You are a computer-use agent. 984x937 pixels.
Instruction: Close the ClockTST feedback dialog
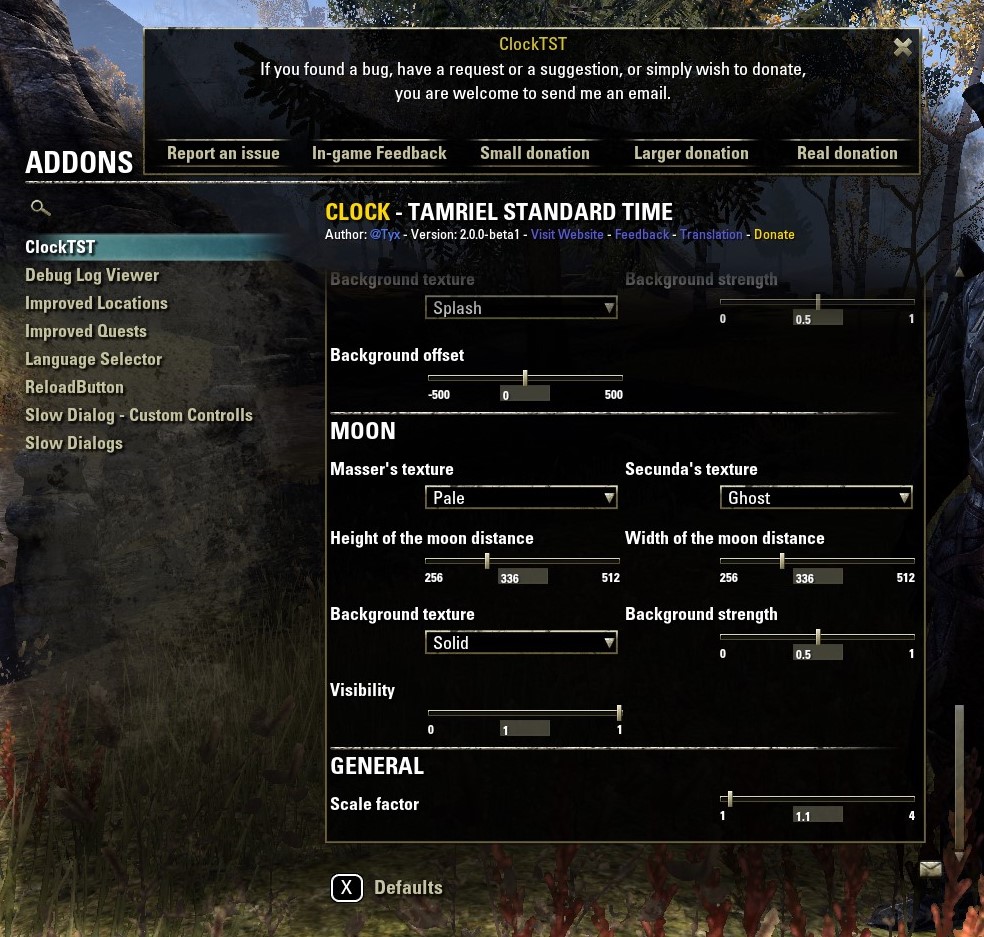[902, 47]
